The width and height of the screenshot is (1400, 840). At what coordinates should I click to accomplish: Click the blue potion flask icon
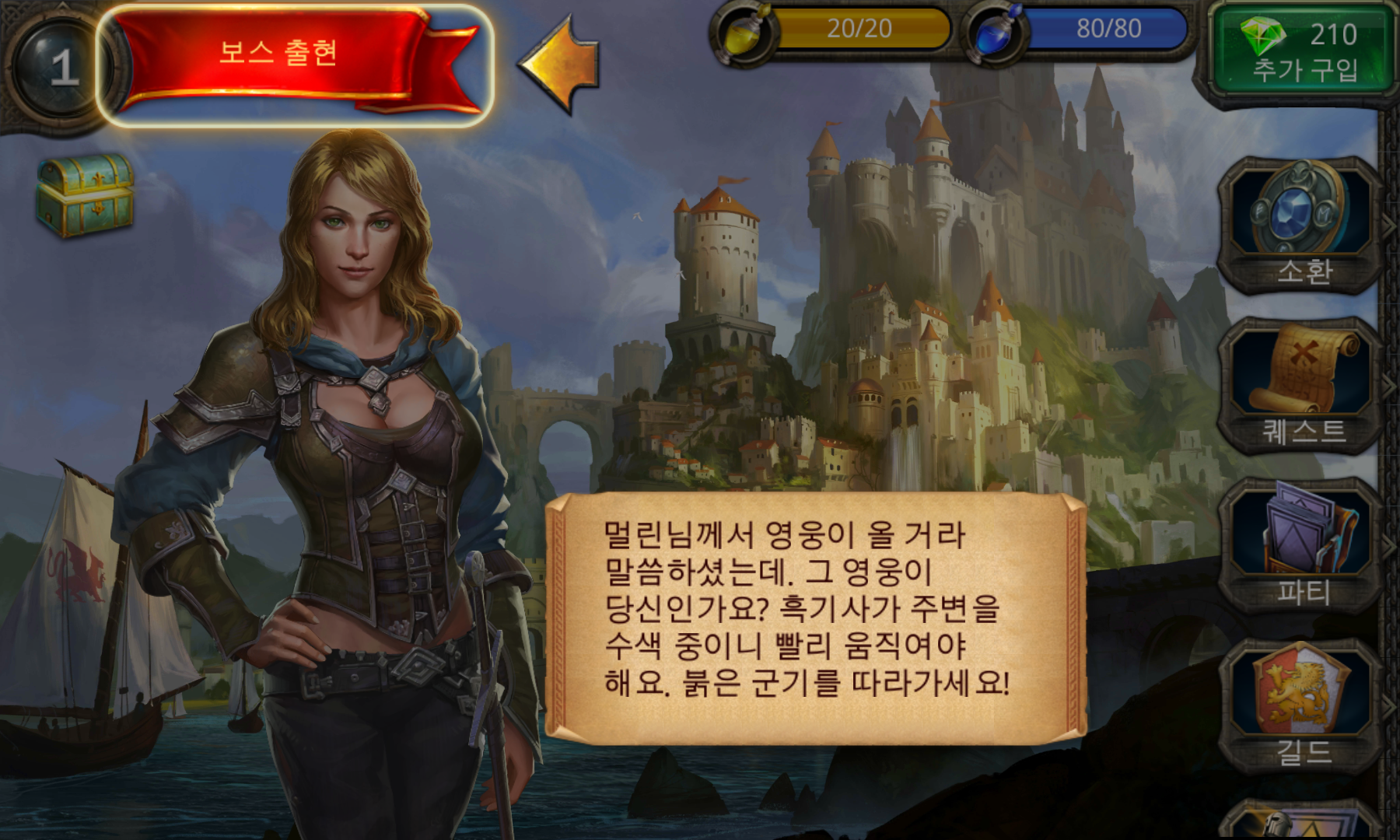click(x=996, y=33)
